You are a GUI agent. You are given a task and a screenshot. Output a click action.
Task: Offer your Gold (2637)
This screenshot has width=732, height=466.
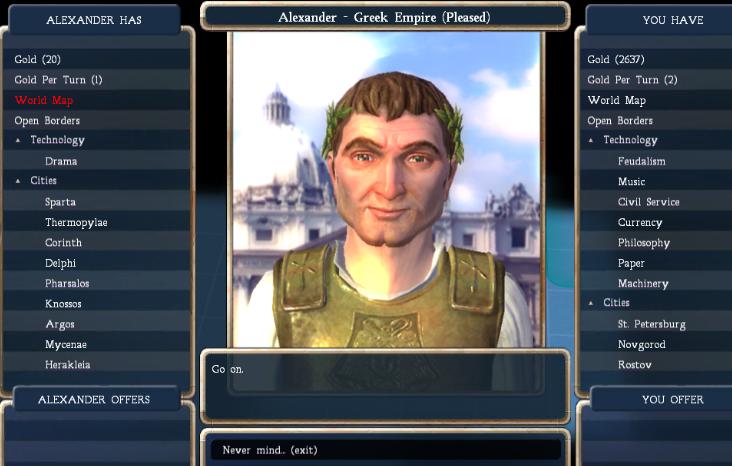(618, 60)
